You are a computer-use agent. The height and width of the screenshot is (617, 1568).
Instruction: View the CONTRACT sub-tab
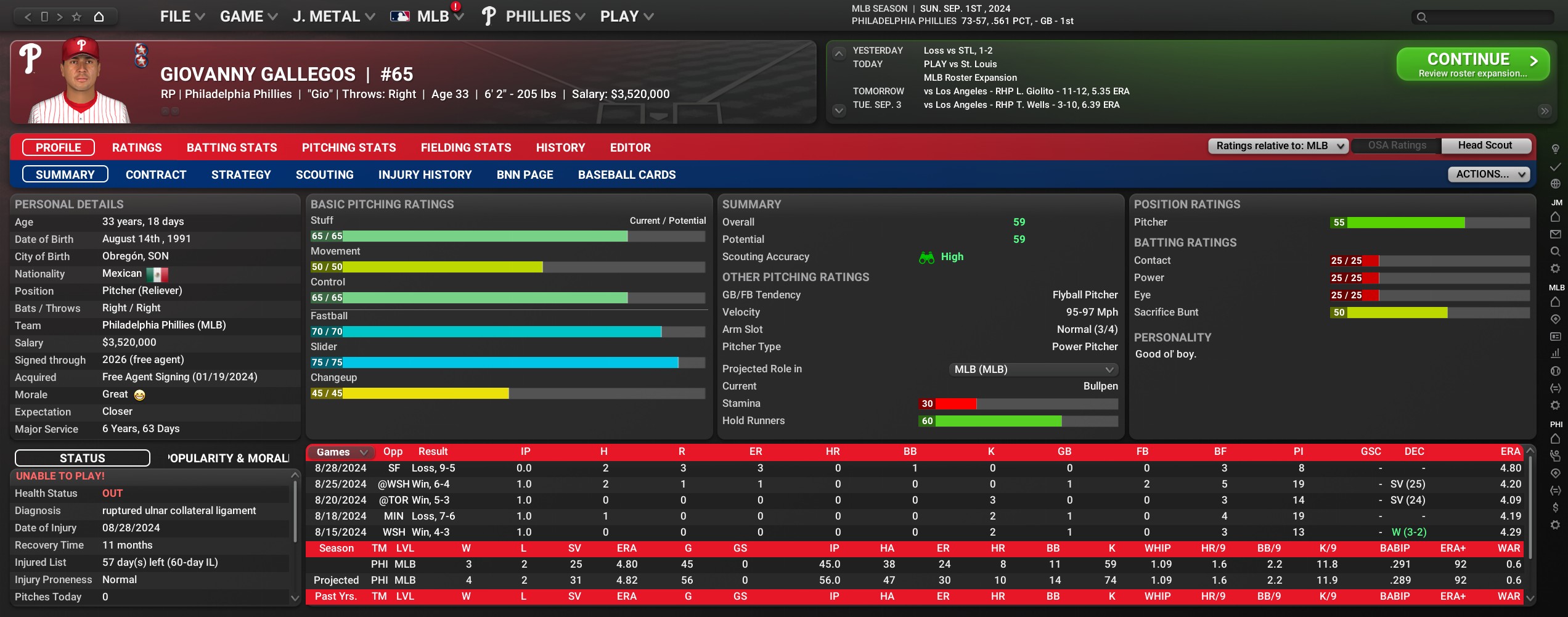tap(156, 175)
